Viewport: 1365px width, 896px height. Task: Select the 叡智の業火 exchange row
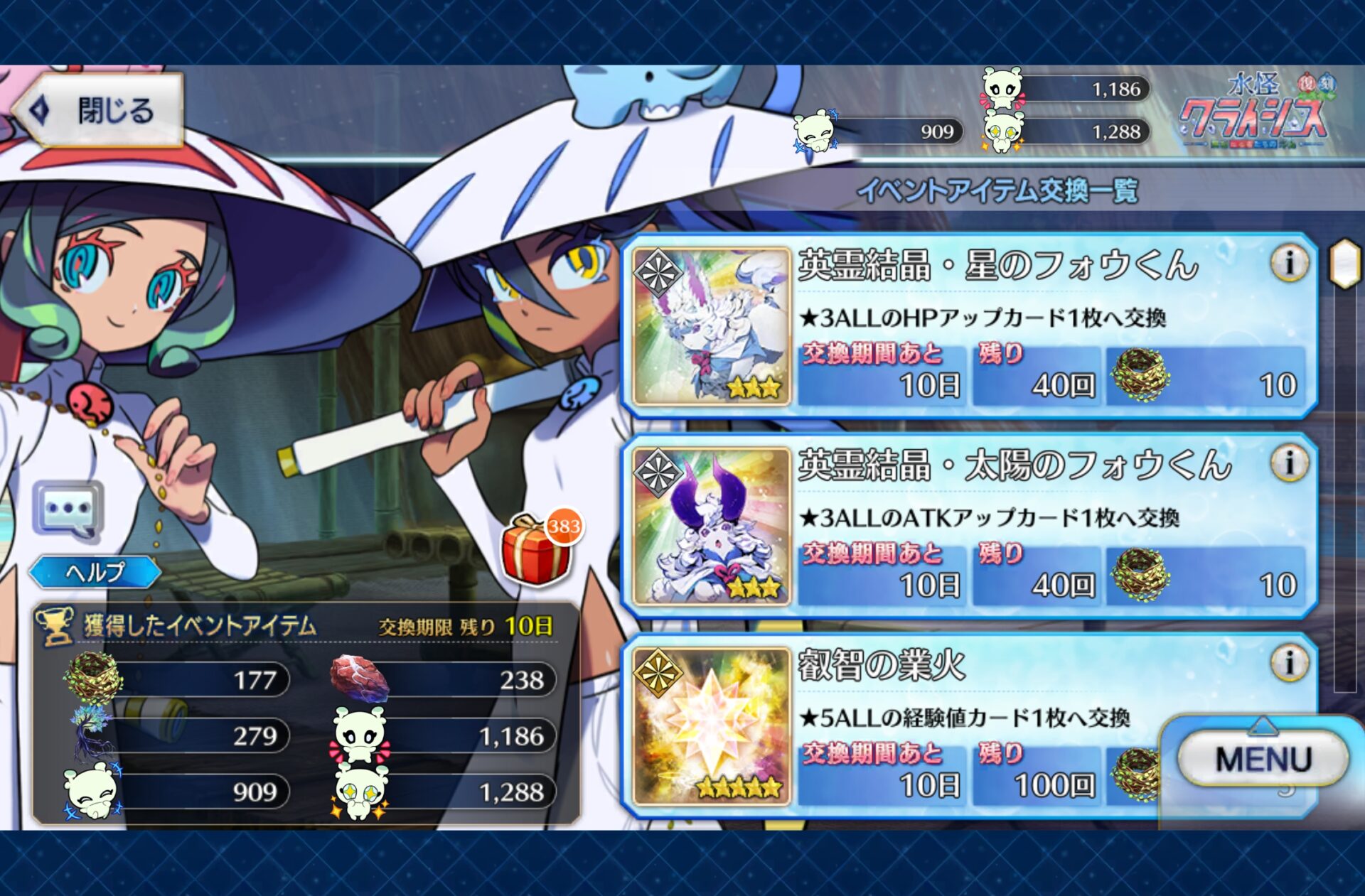pos(981,726)
